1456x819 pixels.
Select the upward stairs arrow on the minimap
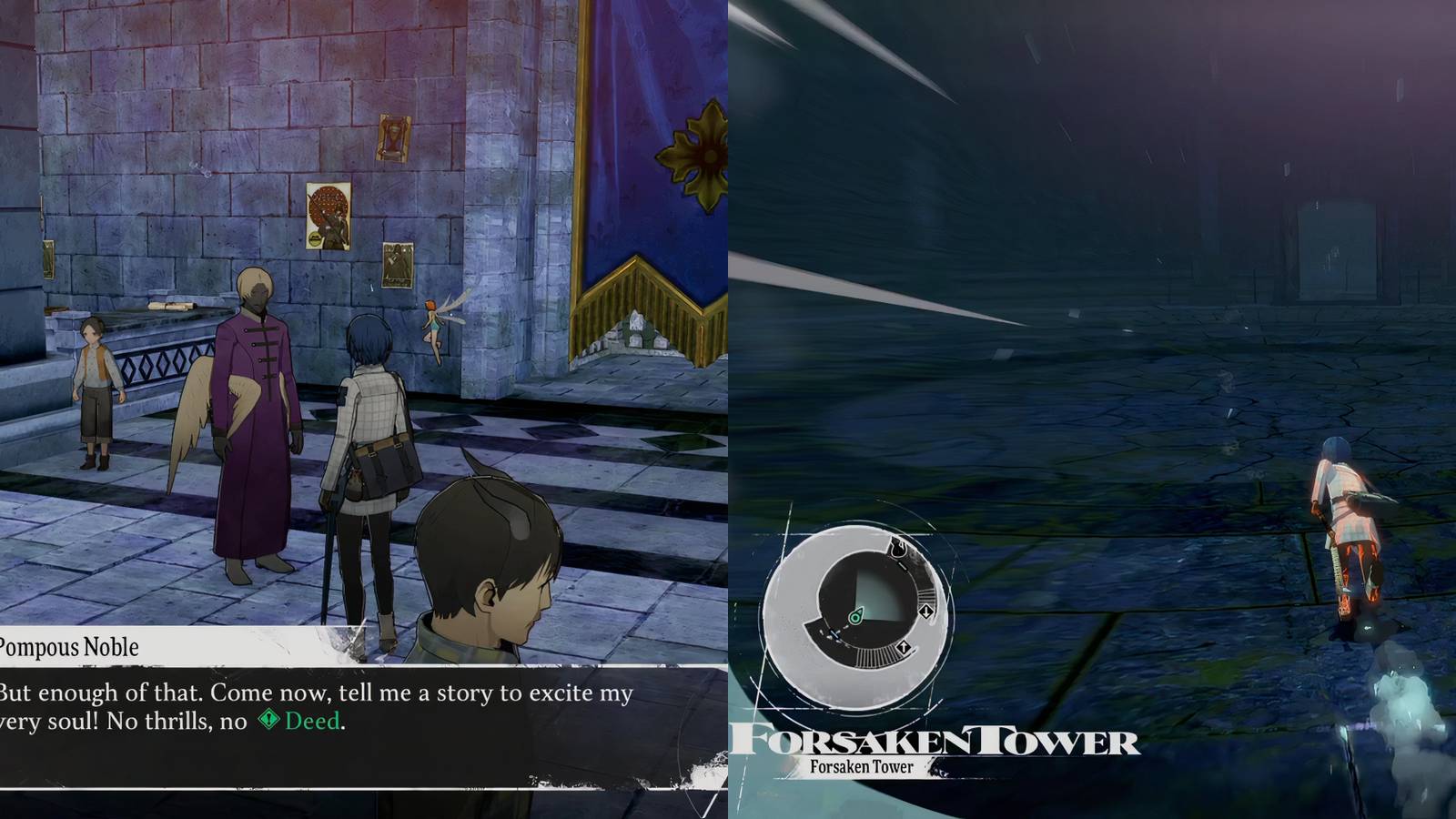(905, 646)
